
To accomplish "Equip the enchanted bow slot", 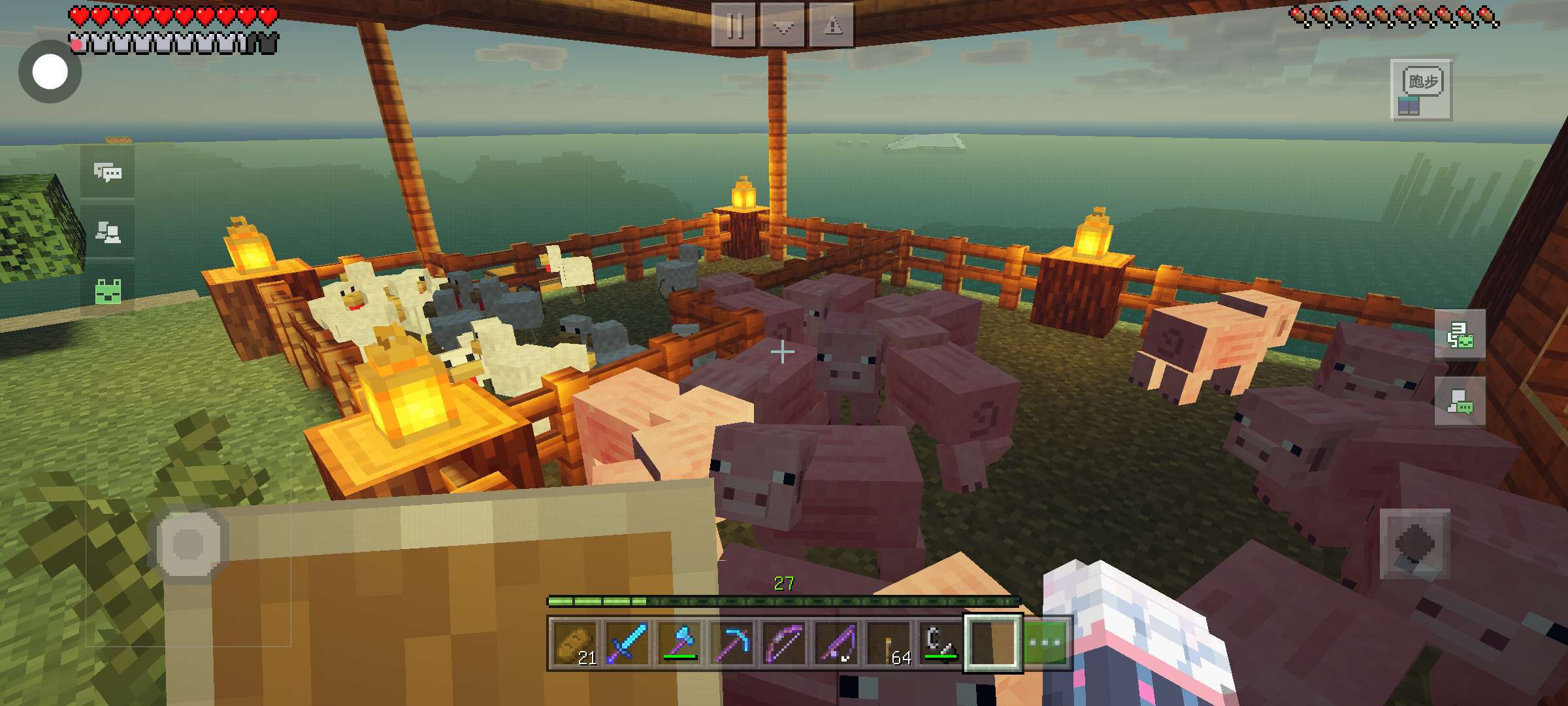I will (x=784, y=643).
